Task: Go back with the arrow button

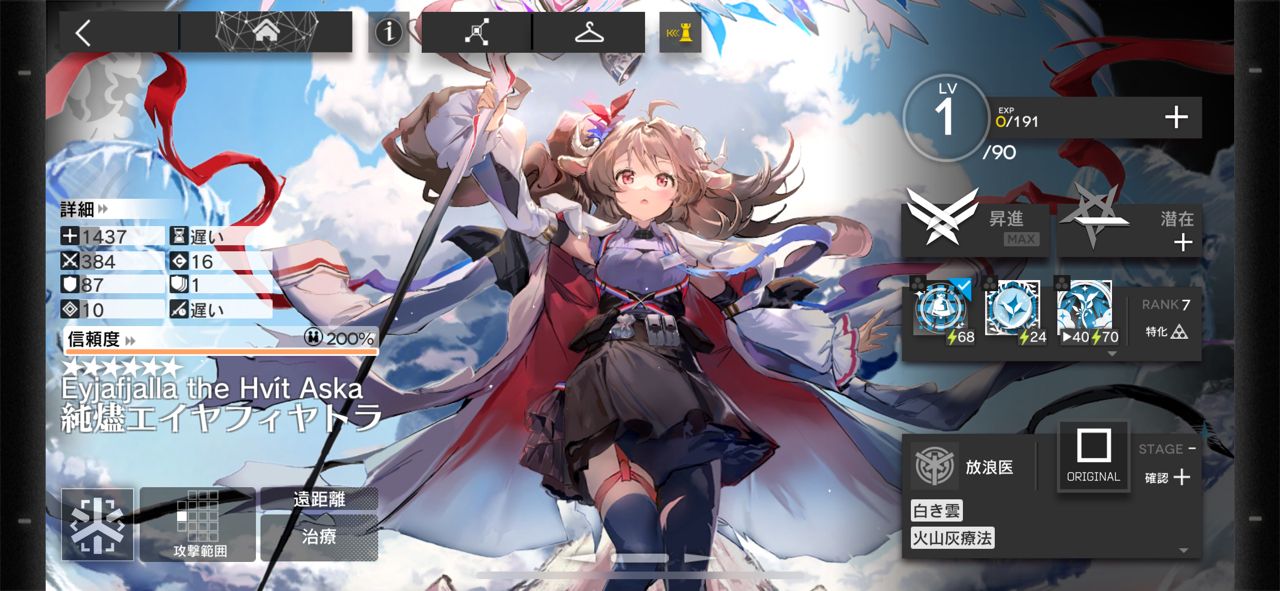Action: coord(84,33)
